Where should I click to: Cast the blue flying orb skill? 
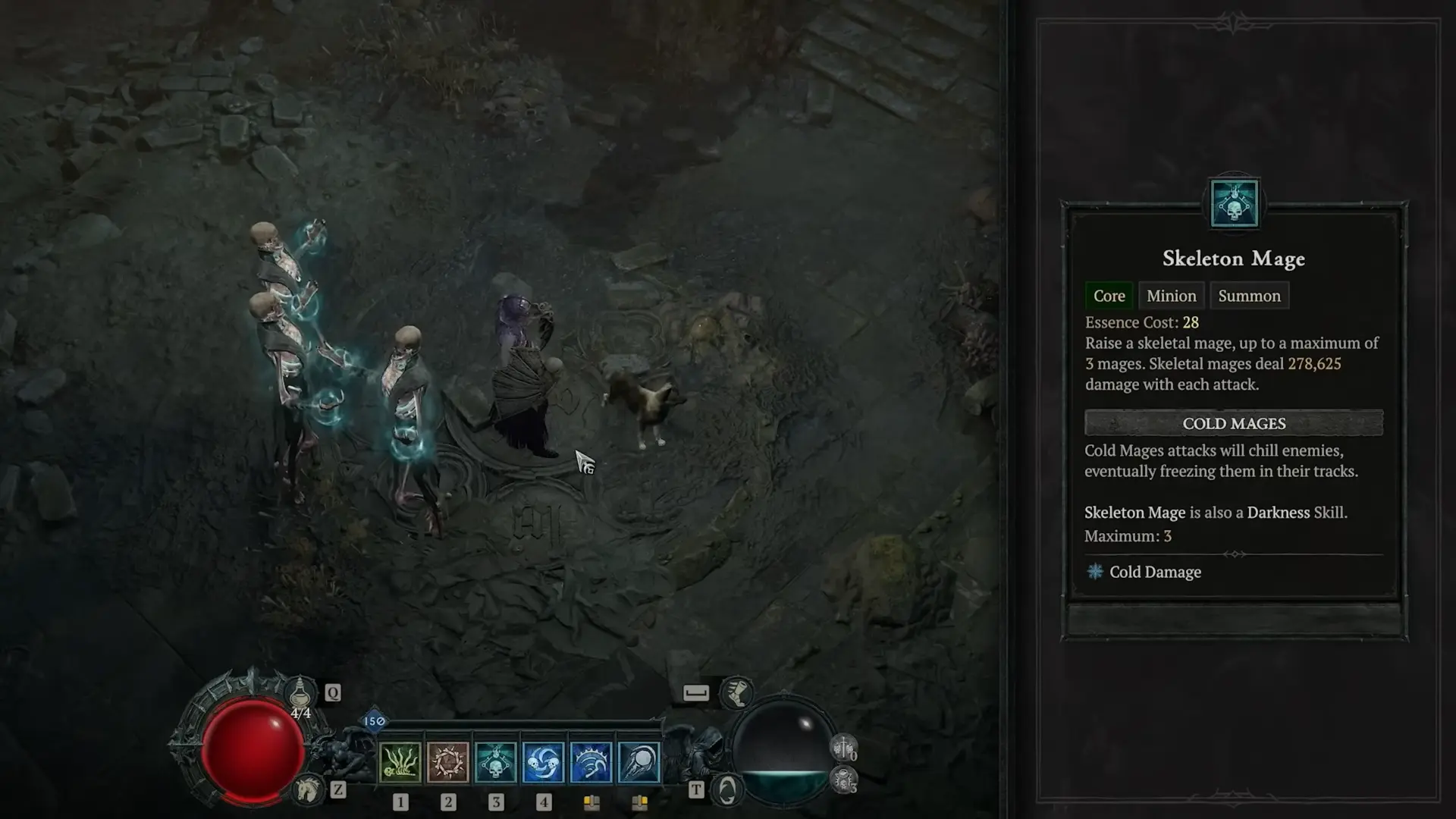pyautogui.click(x=639, y=762)
